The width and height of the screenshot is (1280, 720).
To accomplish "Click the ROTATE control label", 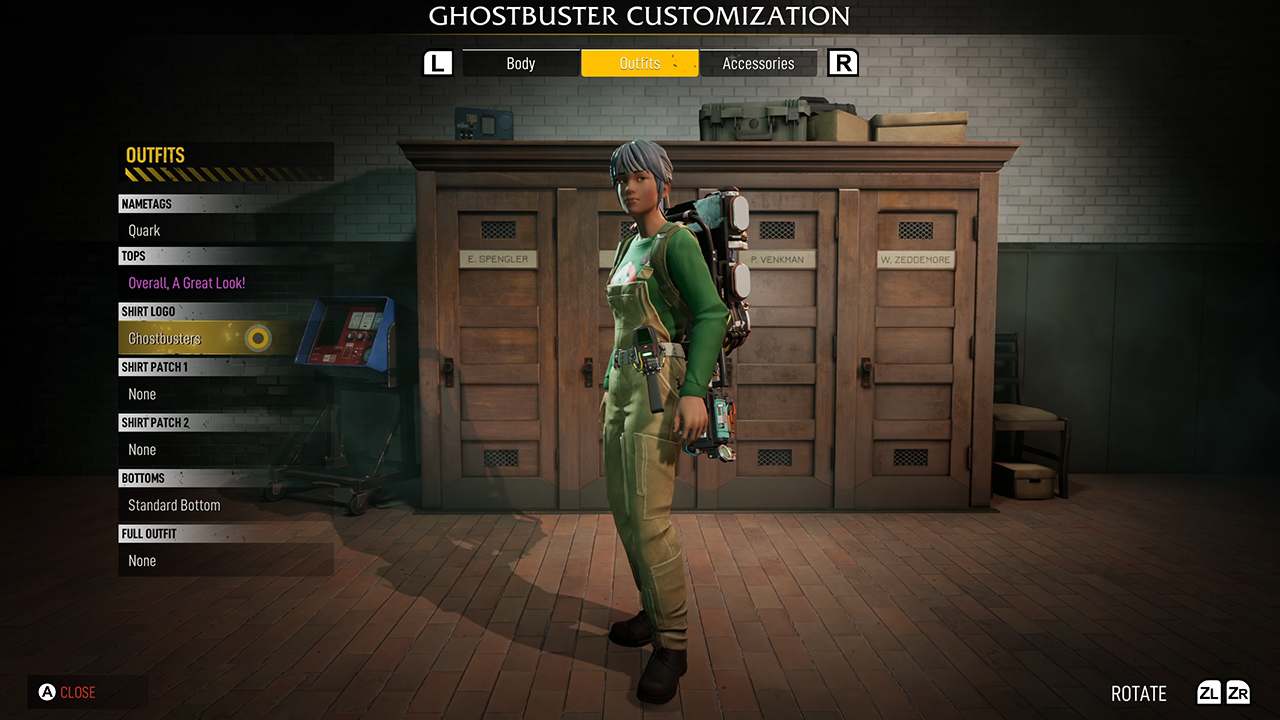I will coord(1138,693).
